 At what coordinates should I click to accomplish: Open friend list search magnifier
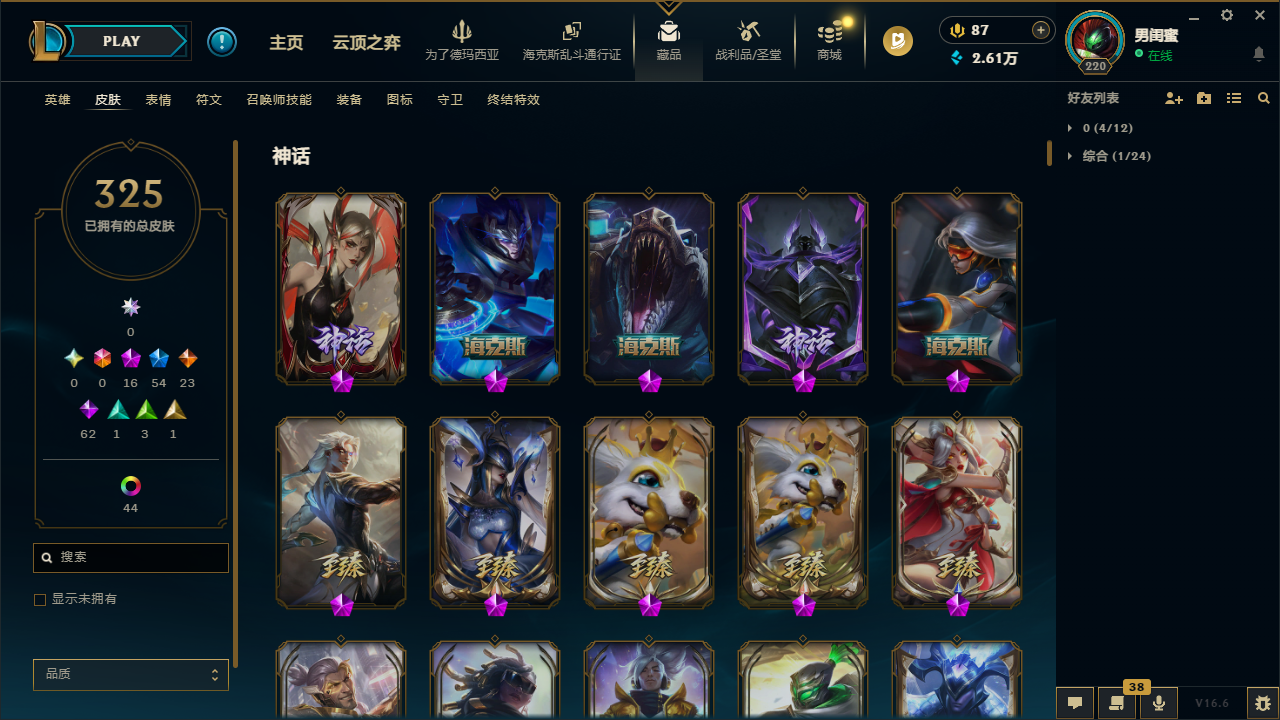pos(1263,98)
